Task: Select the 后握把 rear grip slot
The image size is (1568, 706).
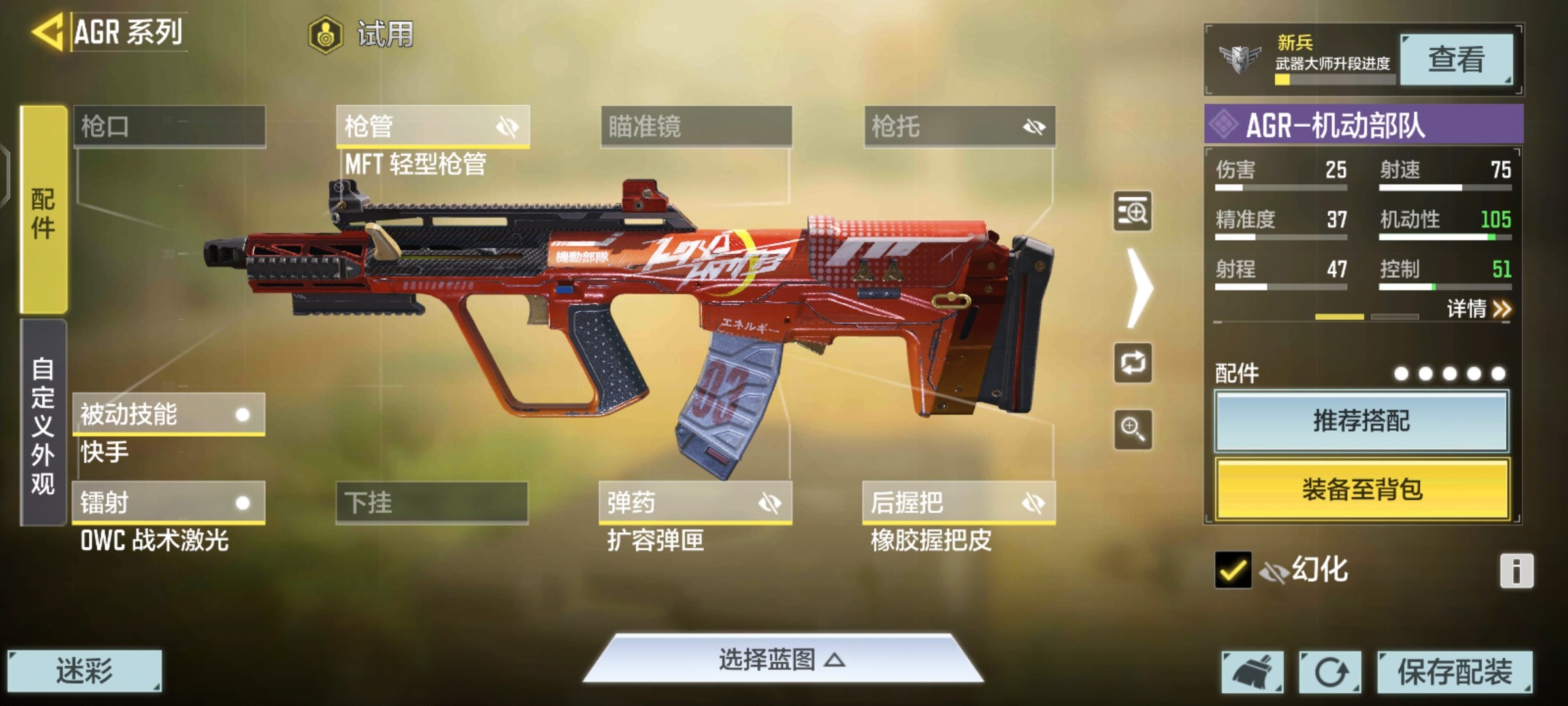Action: coord(958,503)
